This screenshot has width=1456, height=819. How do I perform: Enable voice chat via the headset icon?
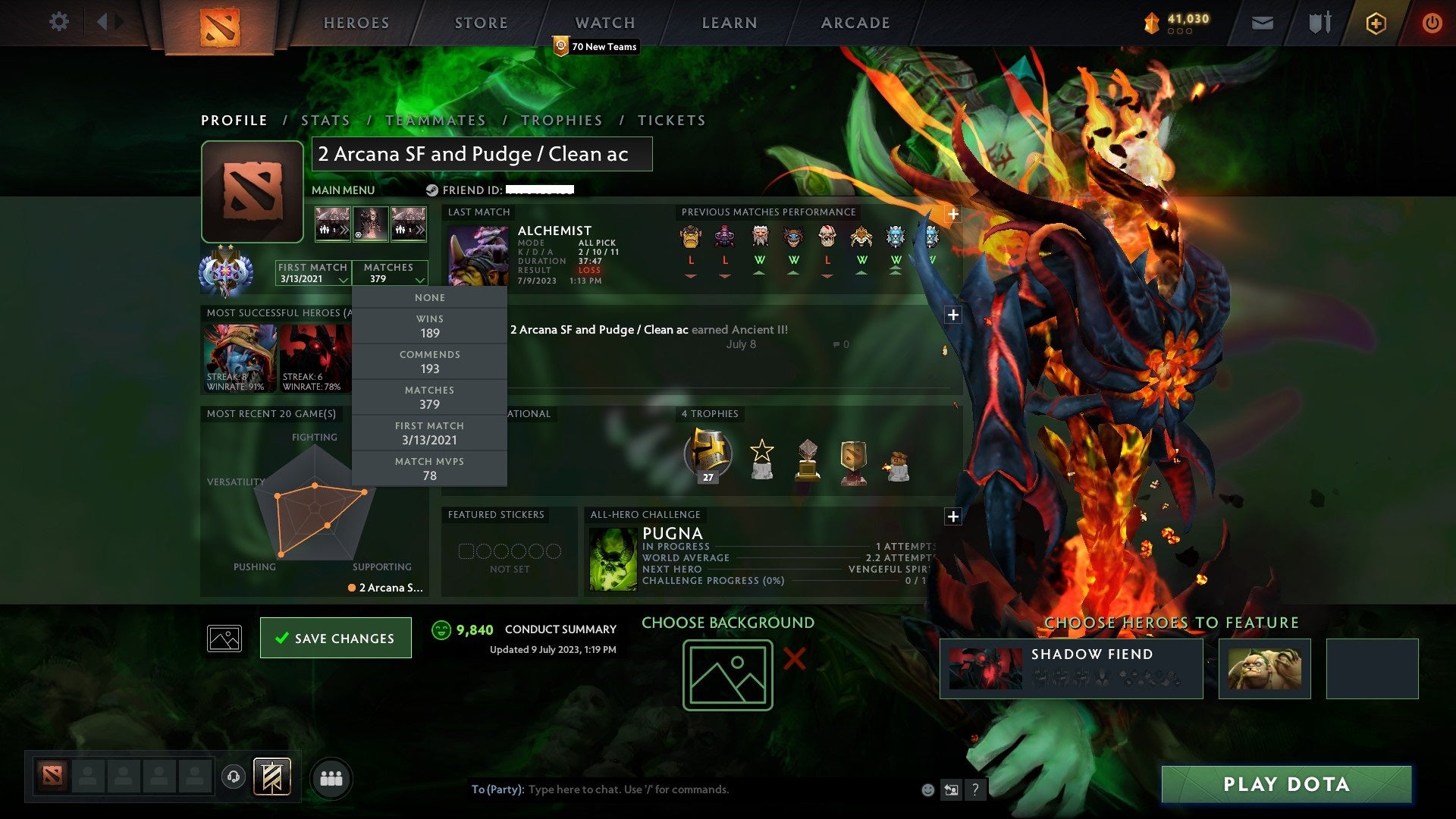click(232, 777)
